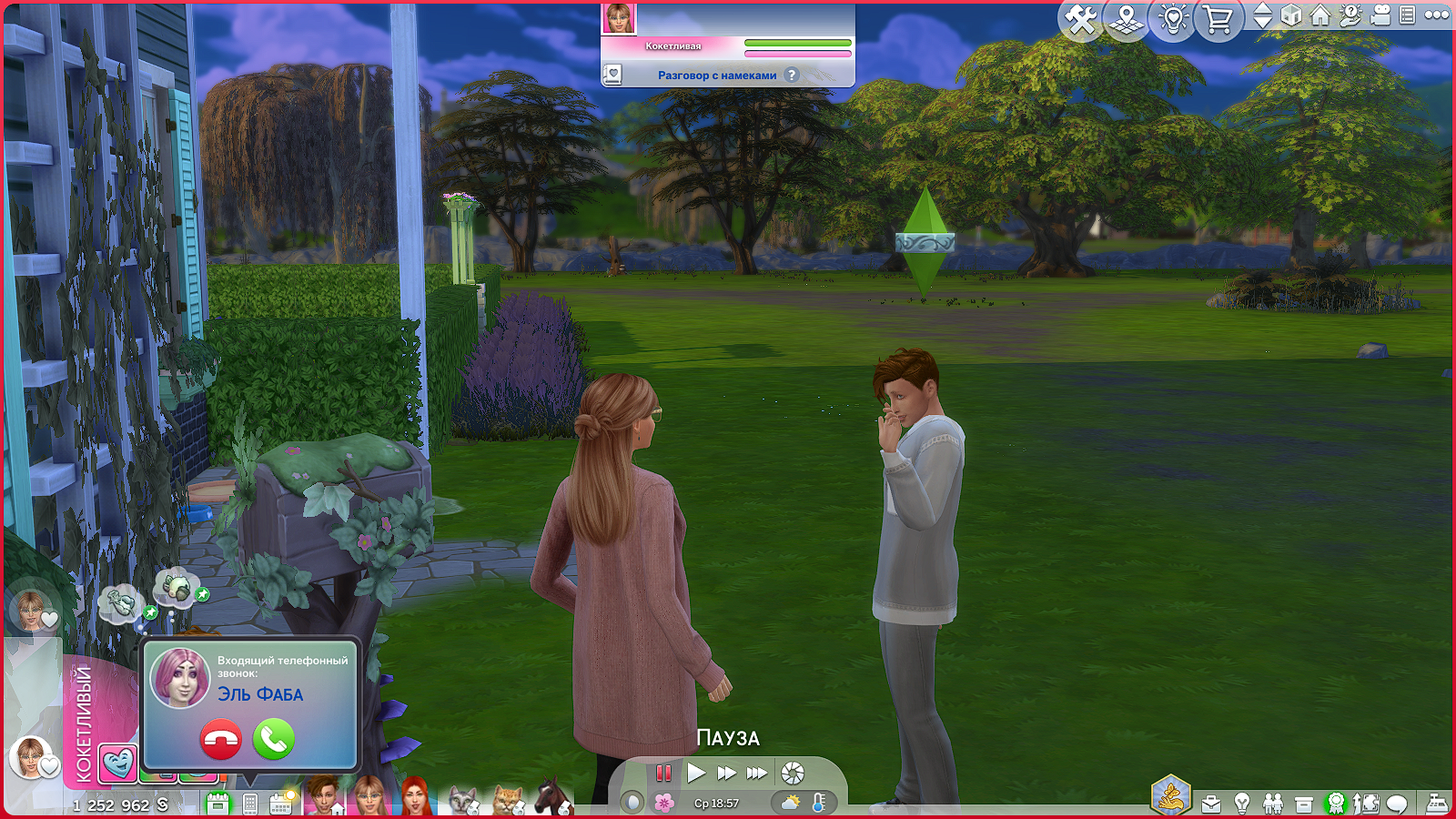Resume the game at normal play speed

pyautogui.click(x=696, y=773)
